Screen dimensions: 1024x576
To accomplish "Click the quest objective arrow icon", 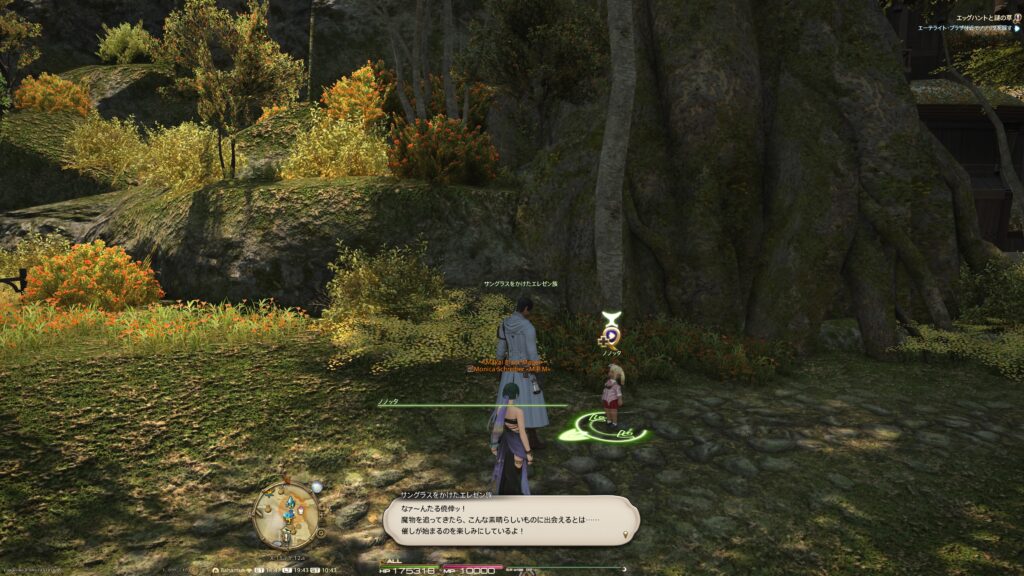I will click(x=1017, y=28).
